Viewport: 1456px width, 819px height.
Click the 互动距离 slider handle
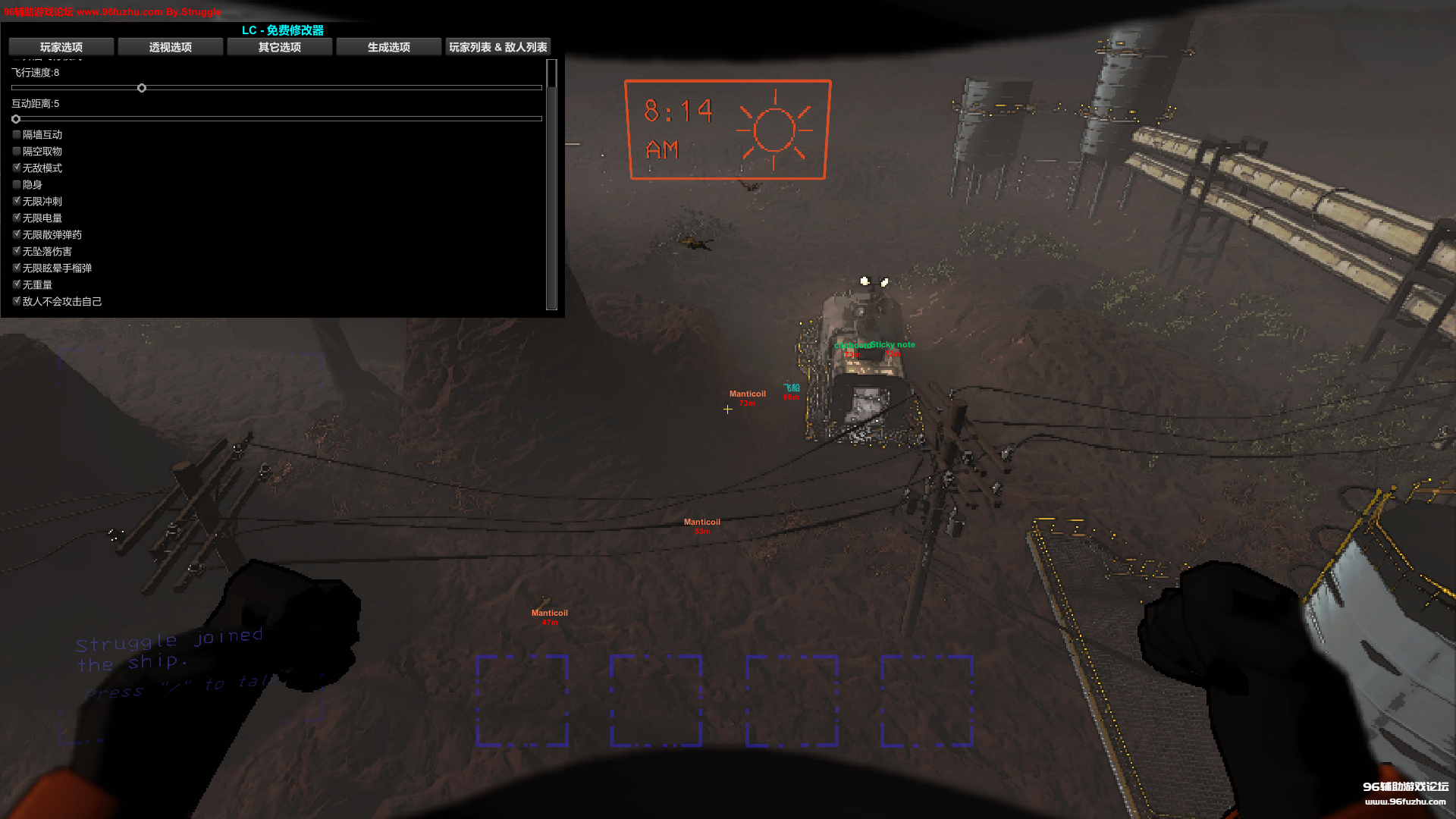point(16,119)
